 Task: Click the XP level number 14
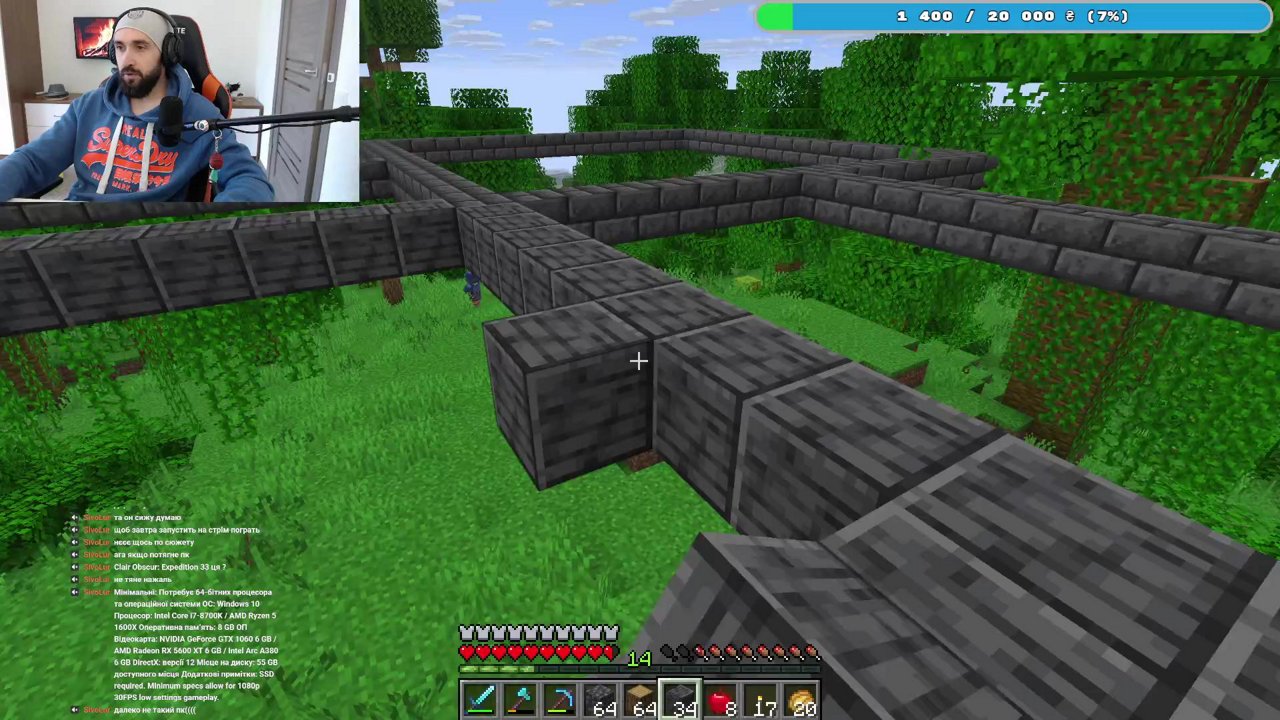pos(640,658)
